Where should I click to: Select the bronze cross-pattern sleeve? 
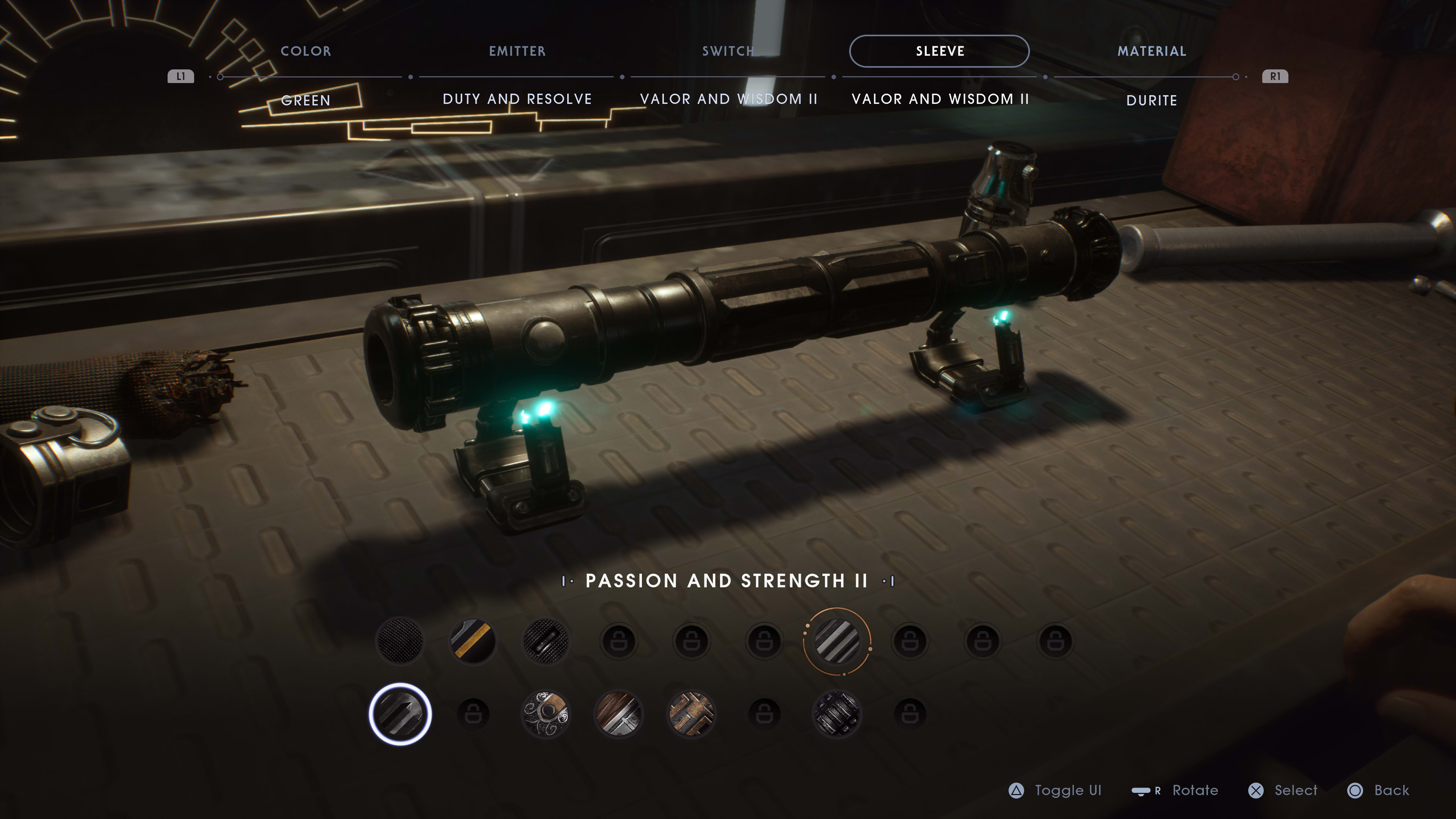click(x=691, y=714)
